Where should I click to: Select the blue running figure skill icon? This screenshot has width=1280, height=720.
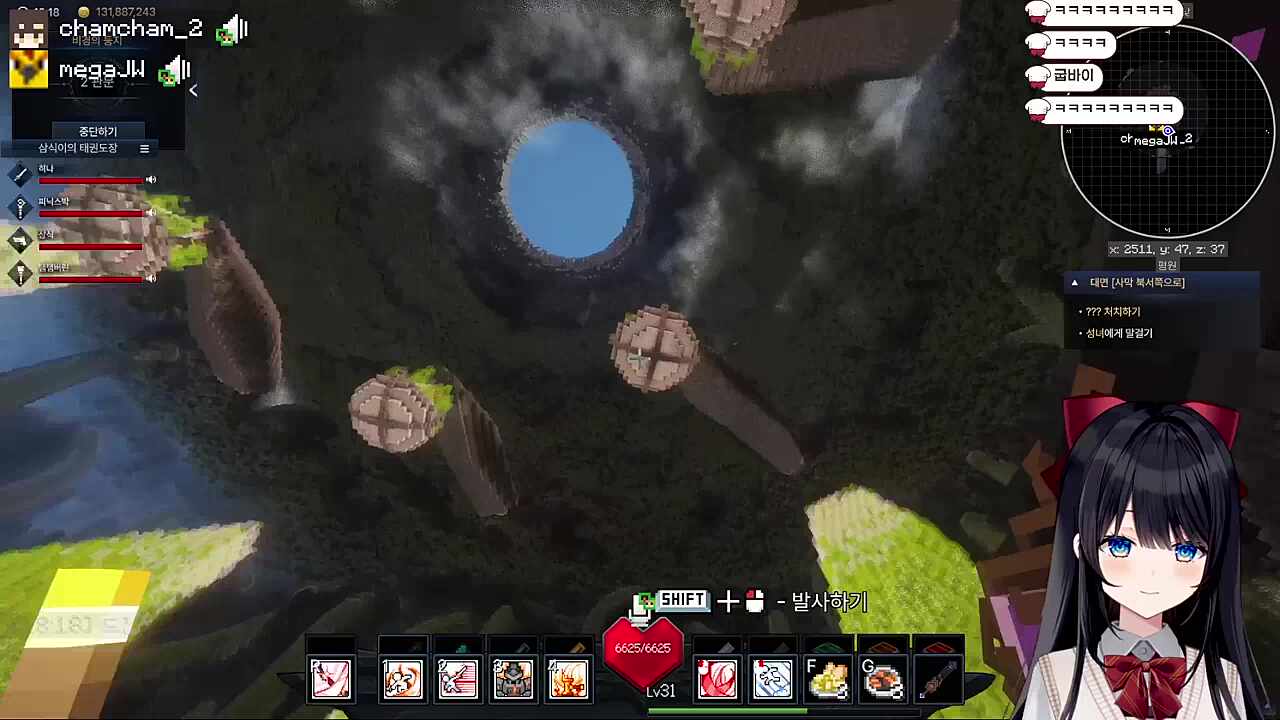(772, 679)
